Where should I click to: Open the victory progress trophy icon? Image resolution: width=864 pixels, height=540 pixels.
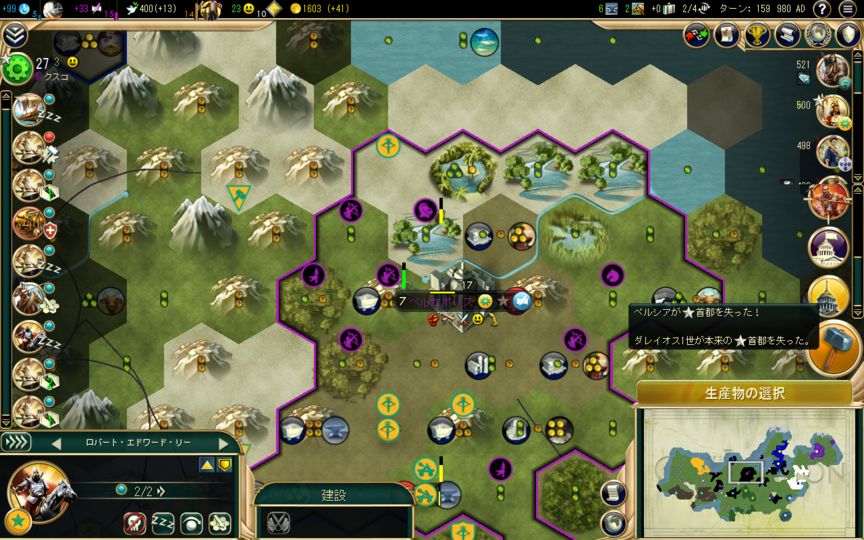tap(755, 35)
